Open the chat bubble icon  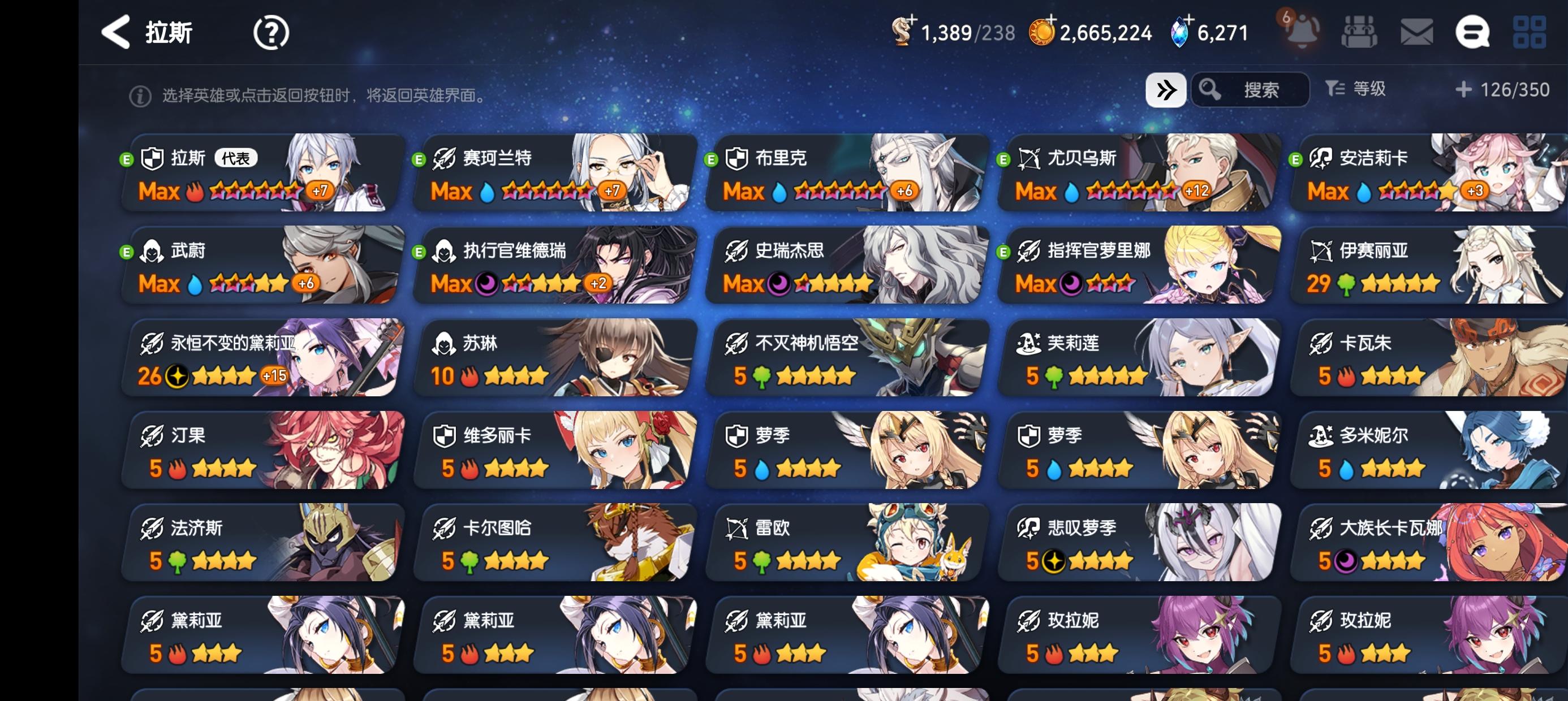tap(1479, 33)
